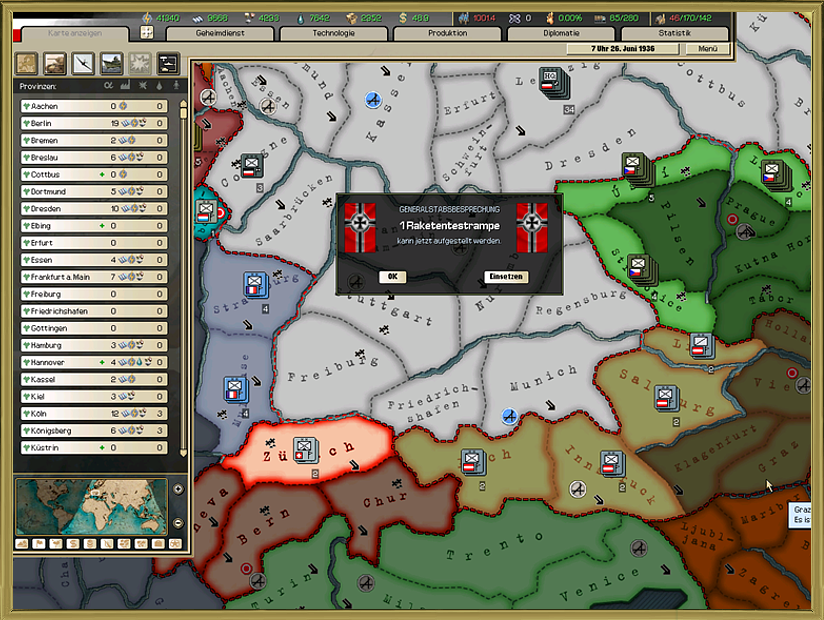The height and width of the screenshot is (620, 824).
Task: Go to the Diplomatie tab
Action: pyautogui.click(x=560, y=33)
